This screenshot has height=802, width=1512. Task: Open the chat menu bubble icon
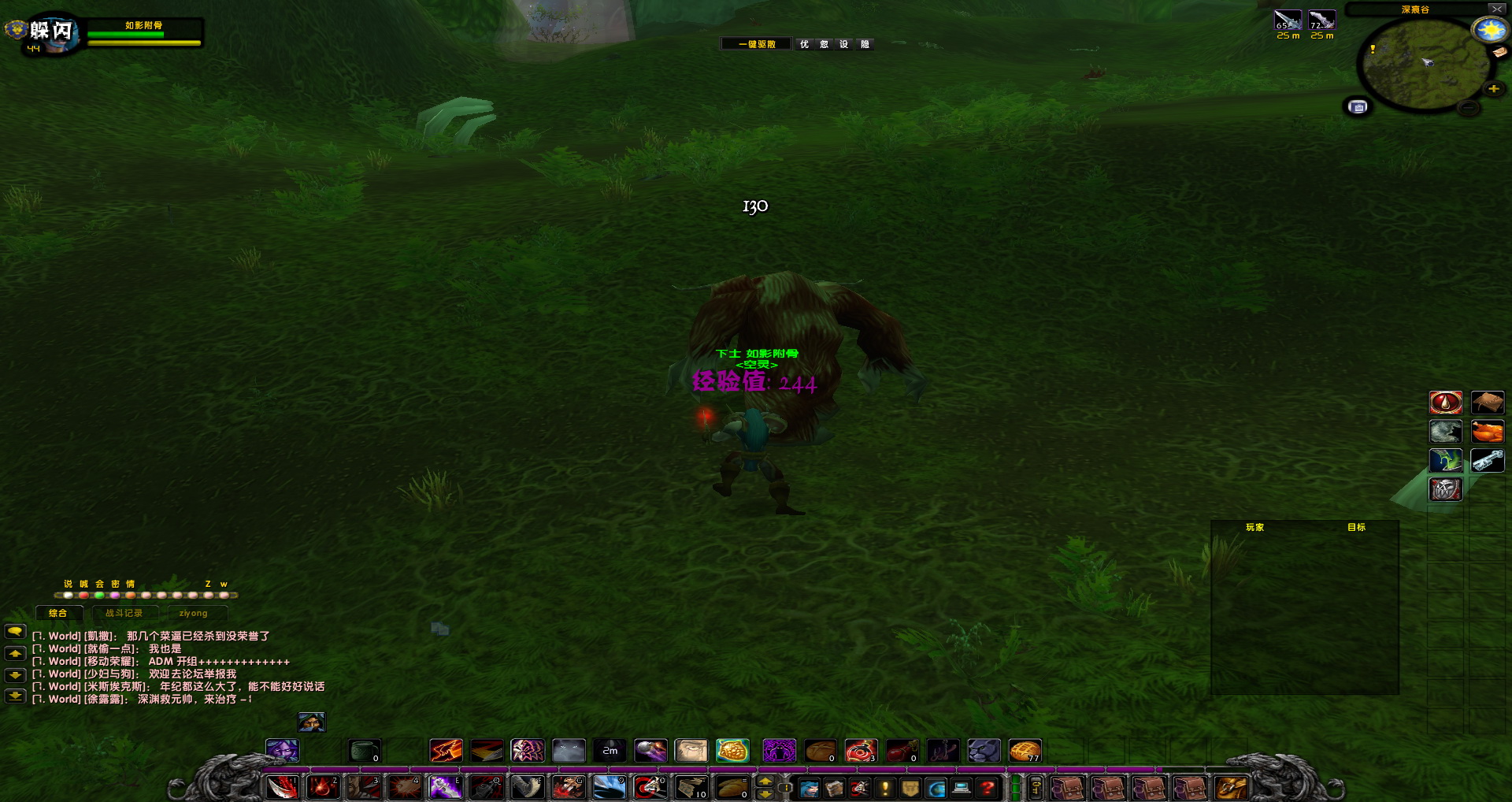pos(13,633)
